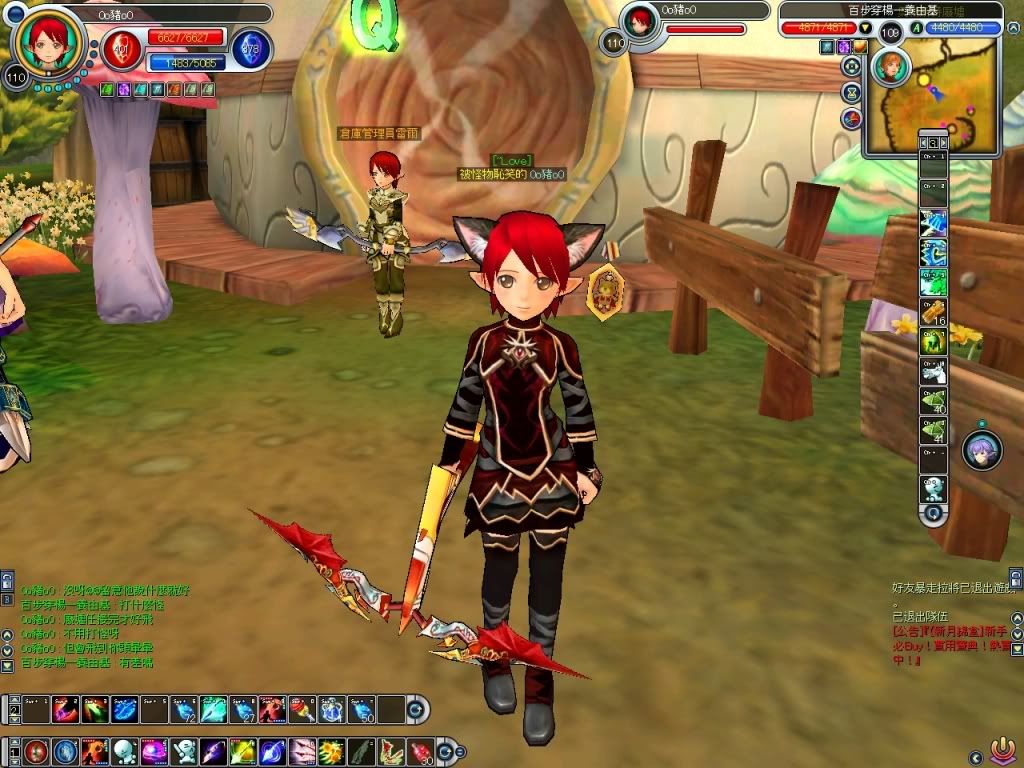Screen dimensions: 1024x768
Task: Use the green leaf item stack of 40
Action: coord(932,400)
